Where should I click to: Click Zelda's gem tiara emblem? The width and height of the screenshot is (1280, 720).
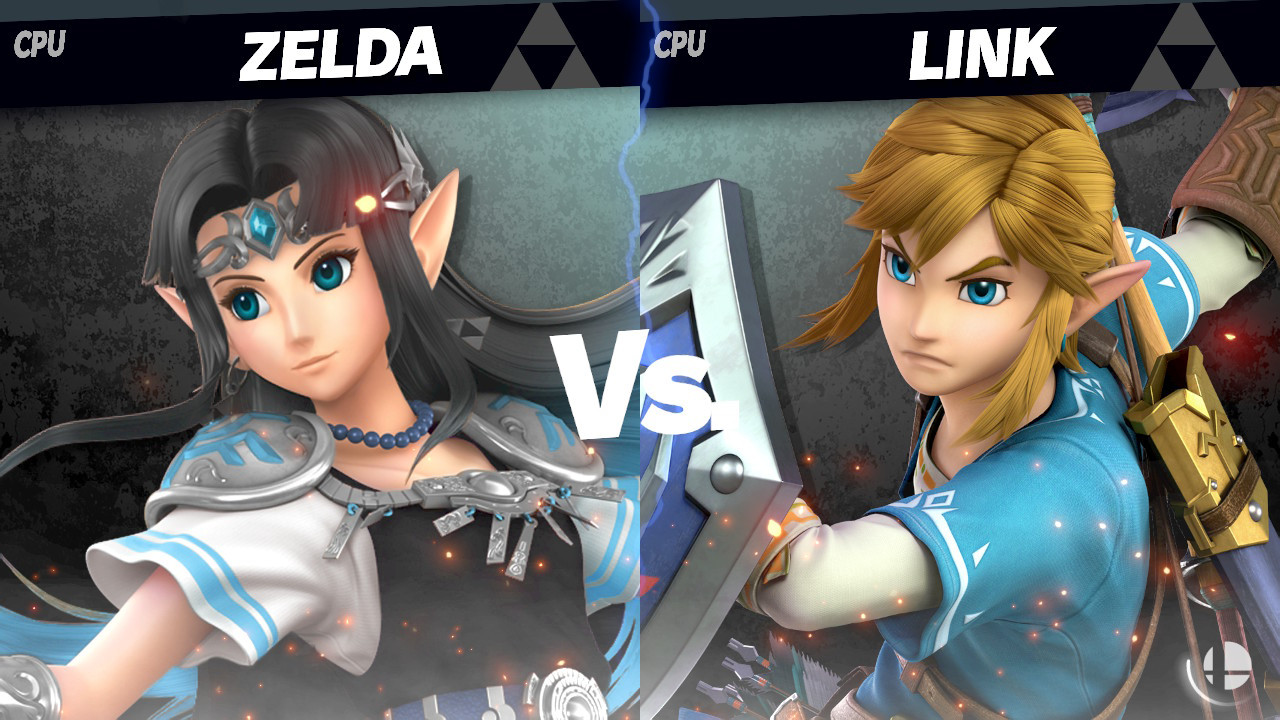[x=262, y=226]
